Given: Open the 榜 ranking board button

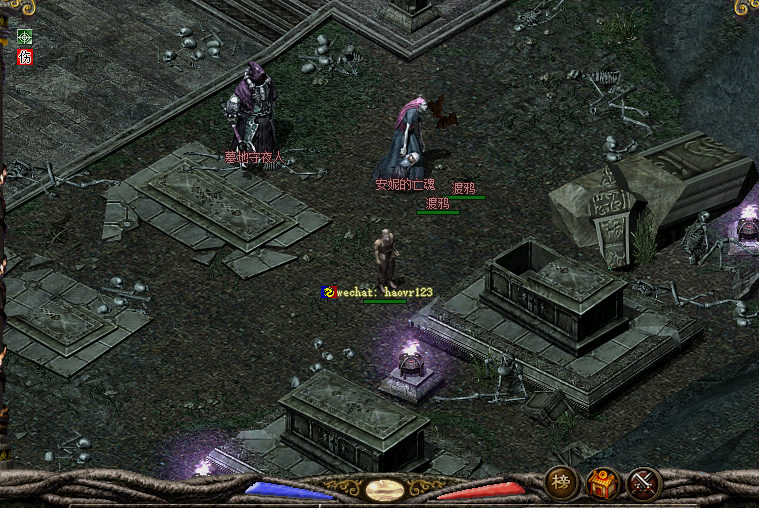Looking at the screenshot, I should click(x=560, y=484).
